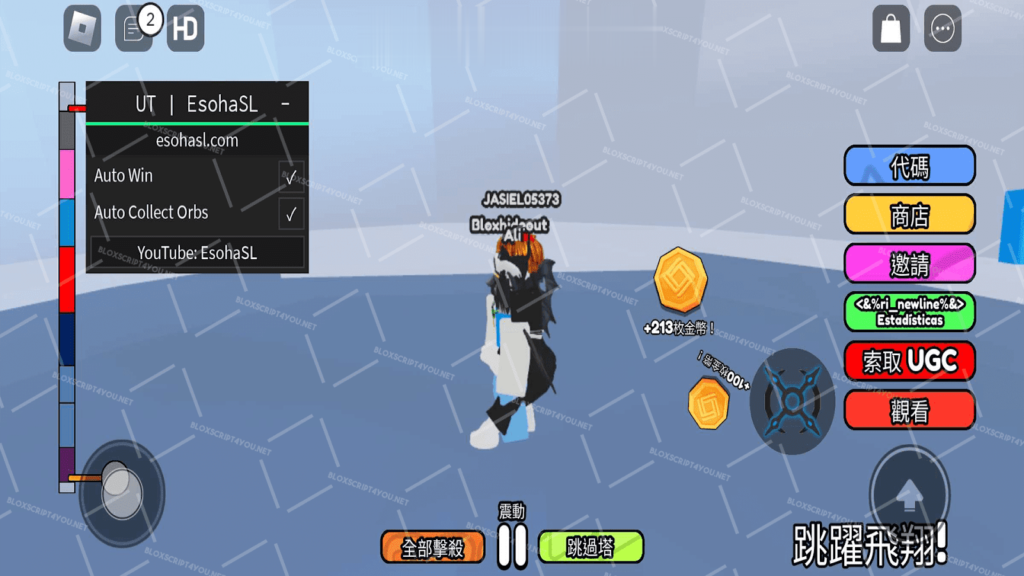Open the yellow 商店 shop button
The image size is (1024, 576).
[x=909, y=215]
